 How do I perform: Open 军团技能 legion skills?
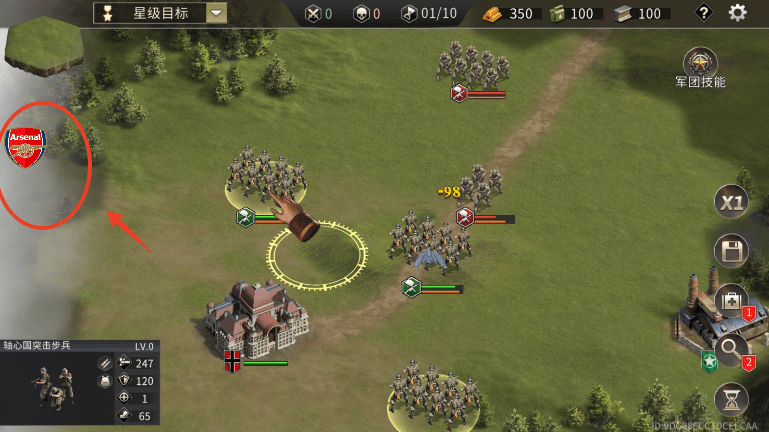(x=700, y=63)
